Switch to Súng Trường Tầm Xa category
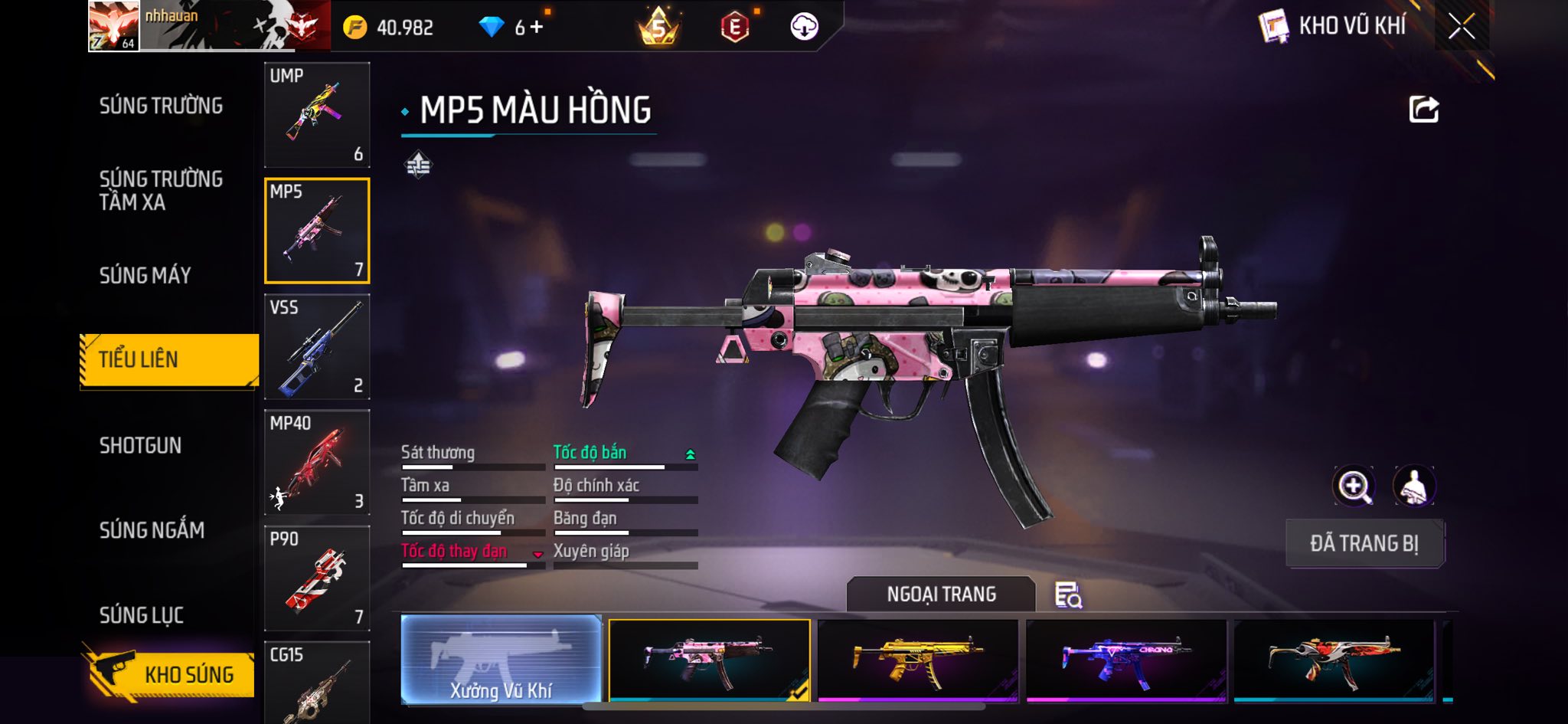This screenshot has height=724, width=1568. click(161, 190)
